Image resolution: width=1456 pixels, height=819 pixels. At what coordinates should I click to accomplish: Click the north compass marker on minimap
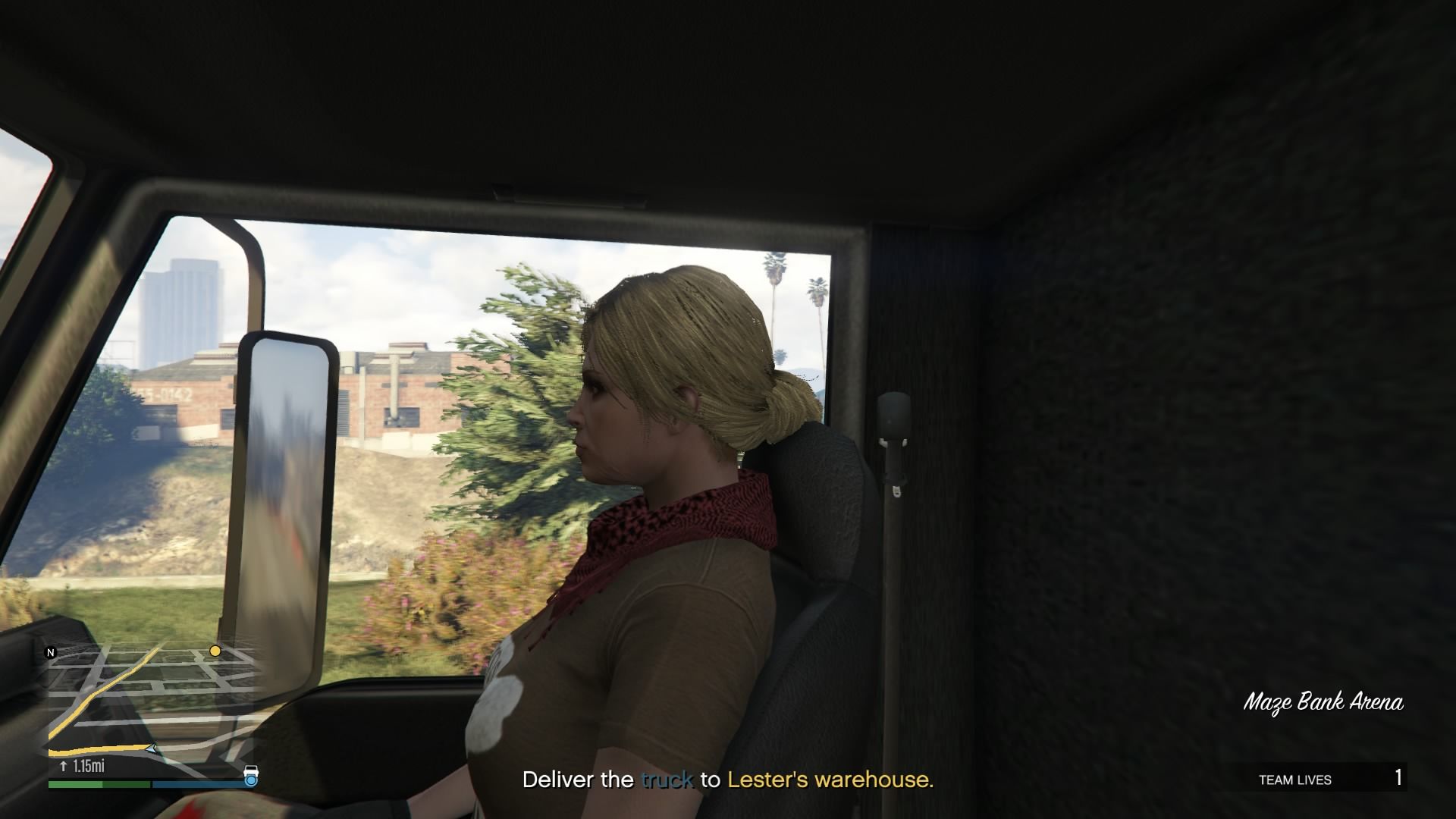click(x=52, y=652)
